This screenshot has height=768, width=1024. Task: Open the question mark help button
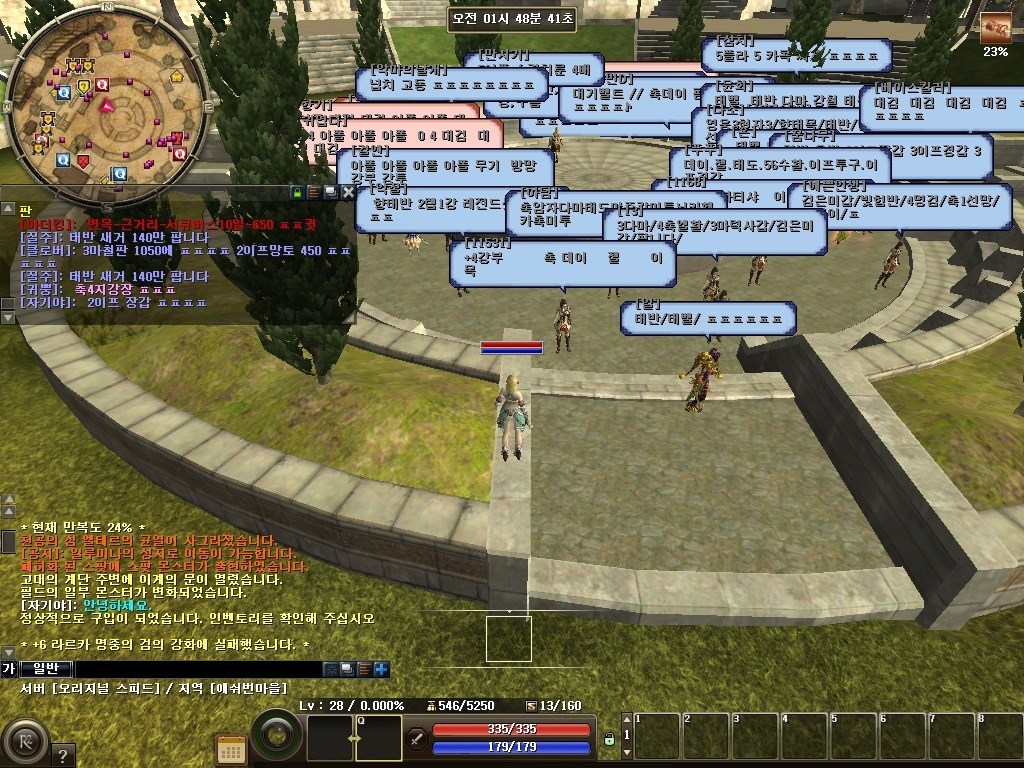coord(62,755)
